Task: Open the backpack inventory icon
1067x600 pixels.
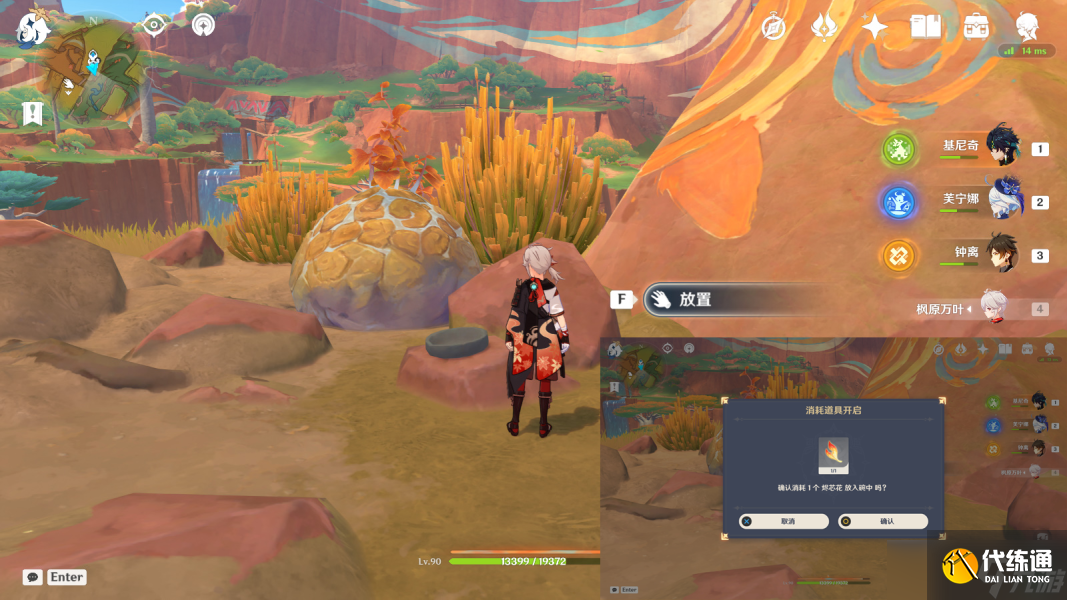Action: point(976,27)
